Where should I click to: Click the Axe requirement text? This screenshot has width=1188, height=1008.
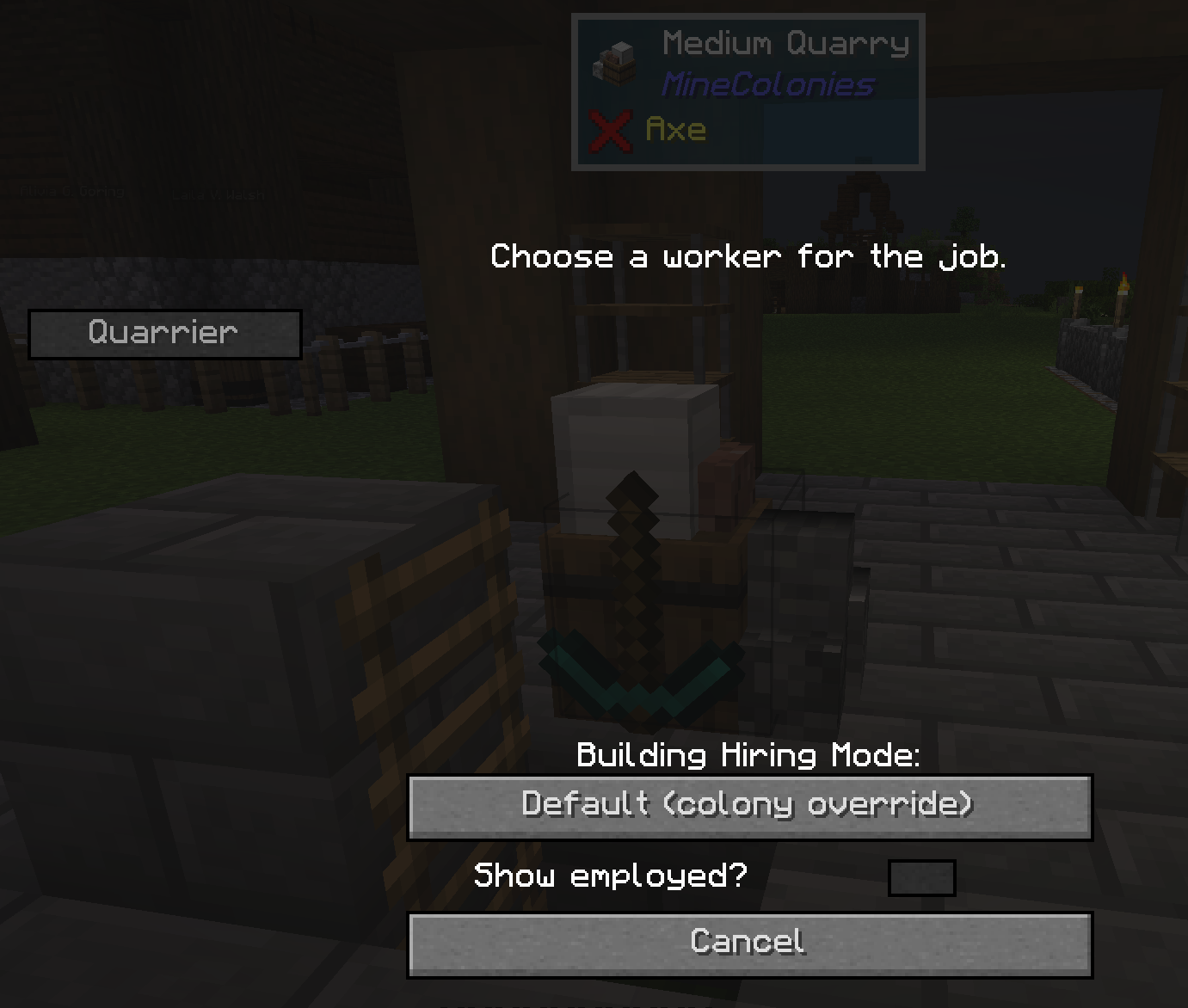[x=675, y=129]
